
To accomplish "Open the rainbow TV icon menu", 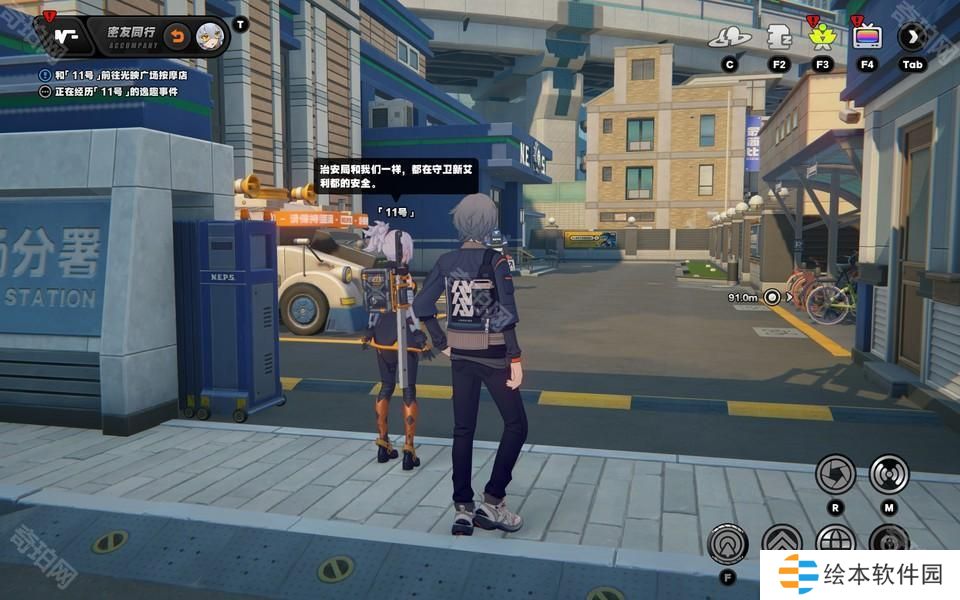I will (866, 38).
